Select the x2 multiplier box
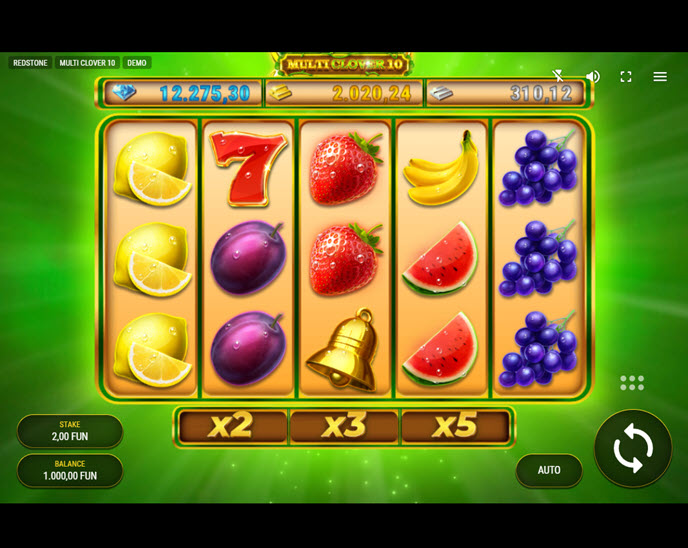This screenshot has height=548, width=688. [x=232, y=426]
